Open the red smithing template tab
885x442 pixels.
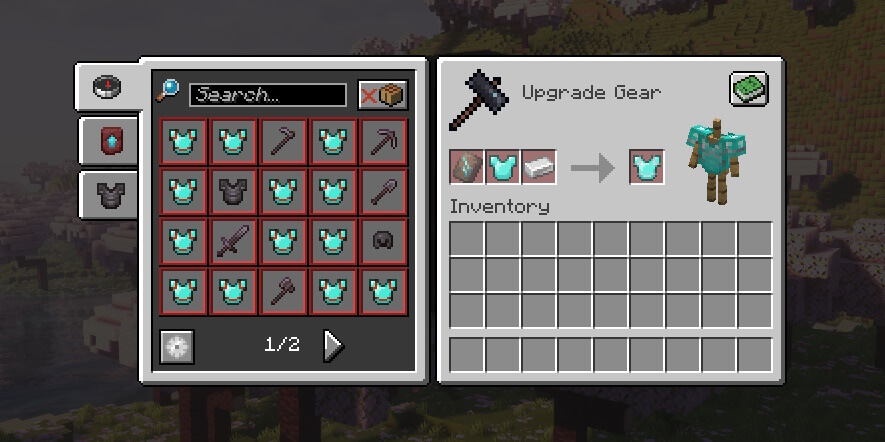click(x=106, y=141)
